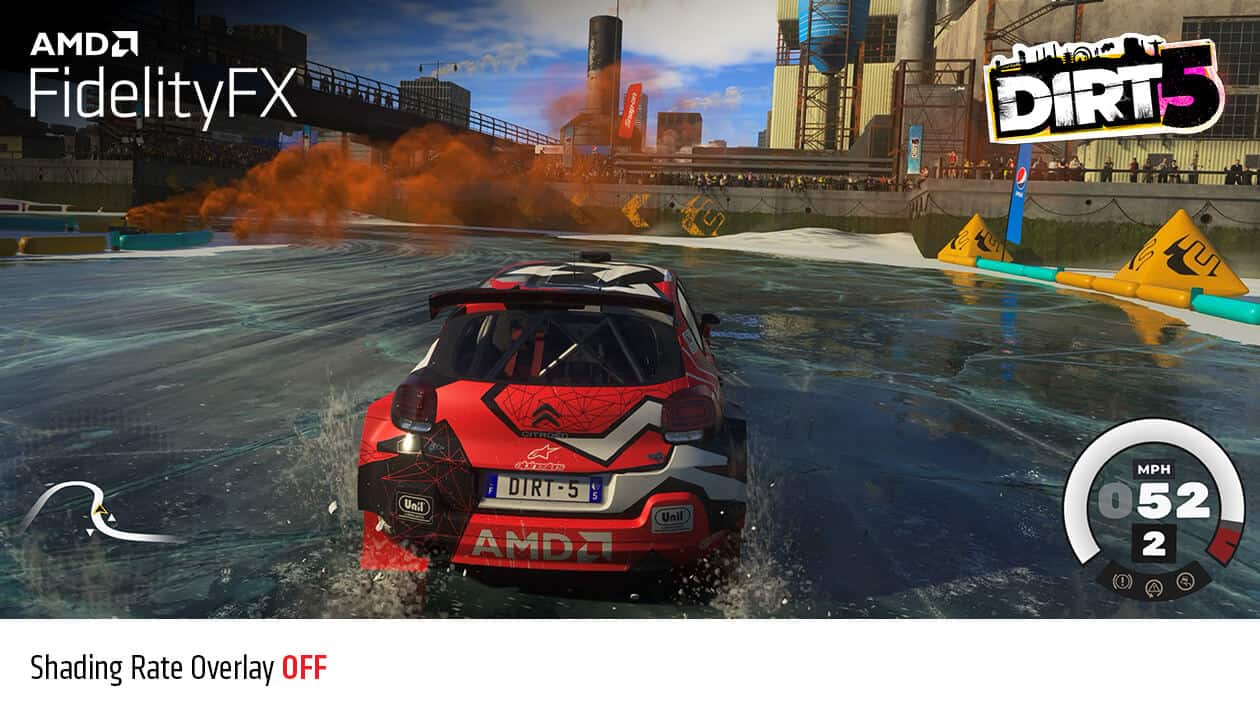
Task: Click the brake warning indicator icon
Action: click(x=1123, y=582)
